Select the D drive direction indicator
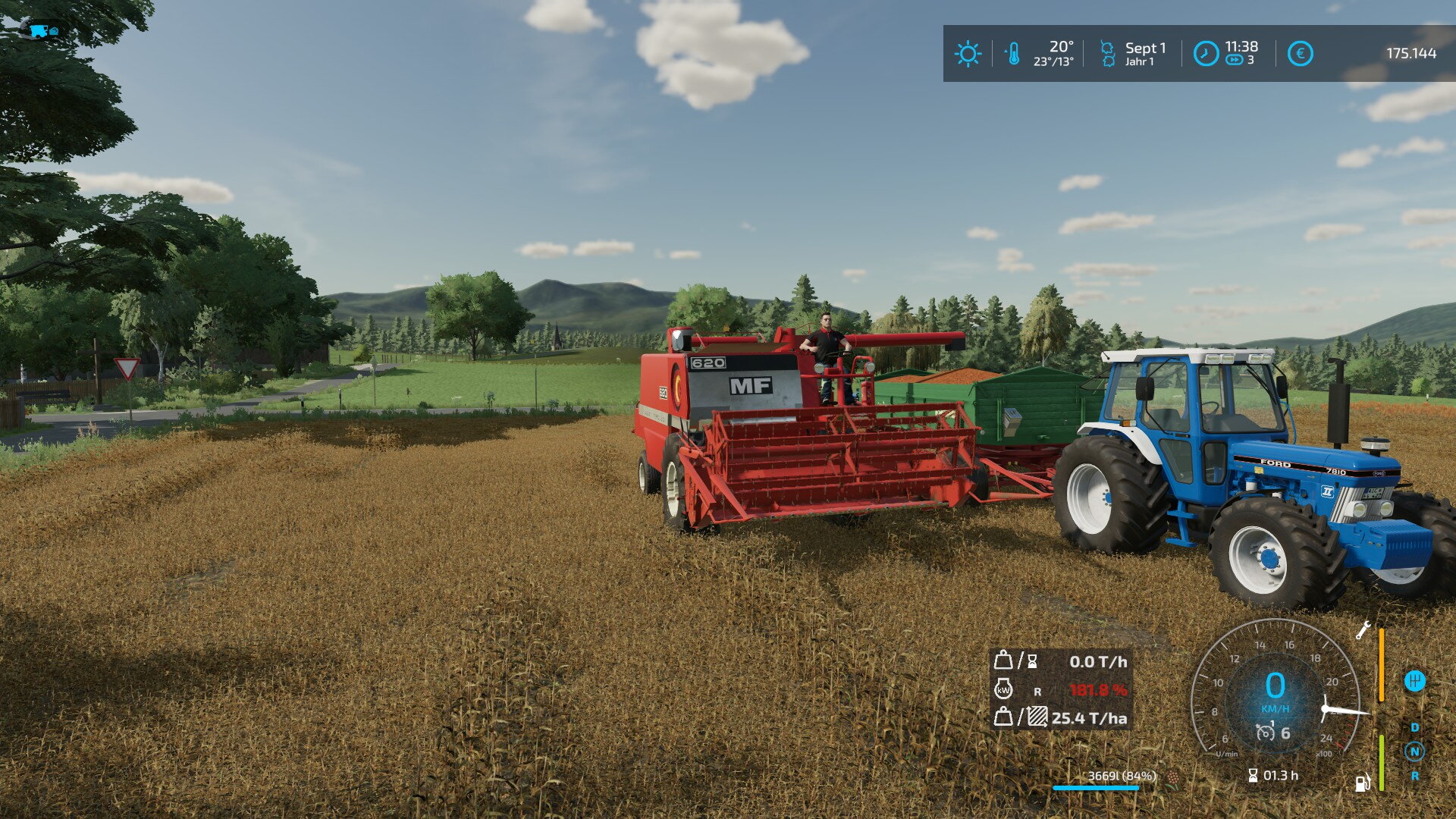This screenshot has height=819, width=1456. (x=1414, y=727)
